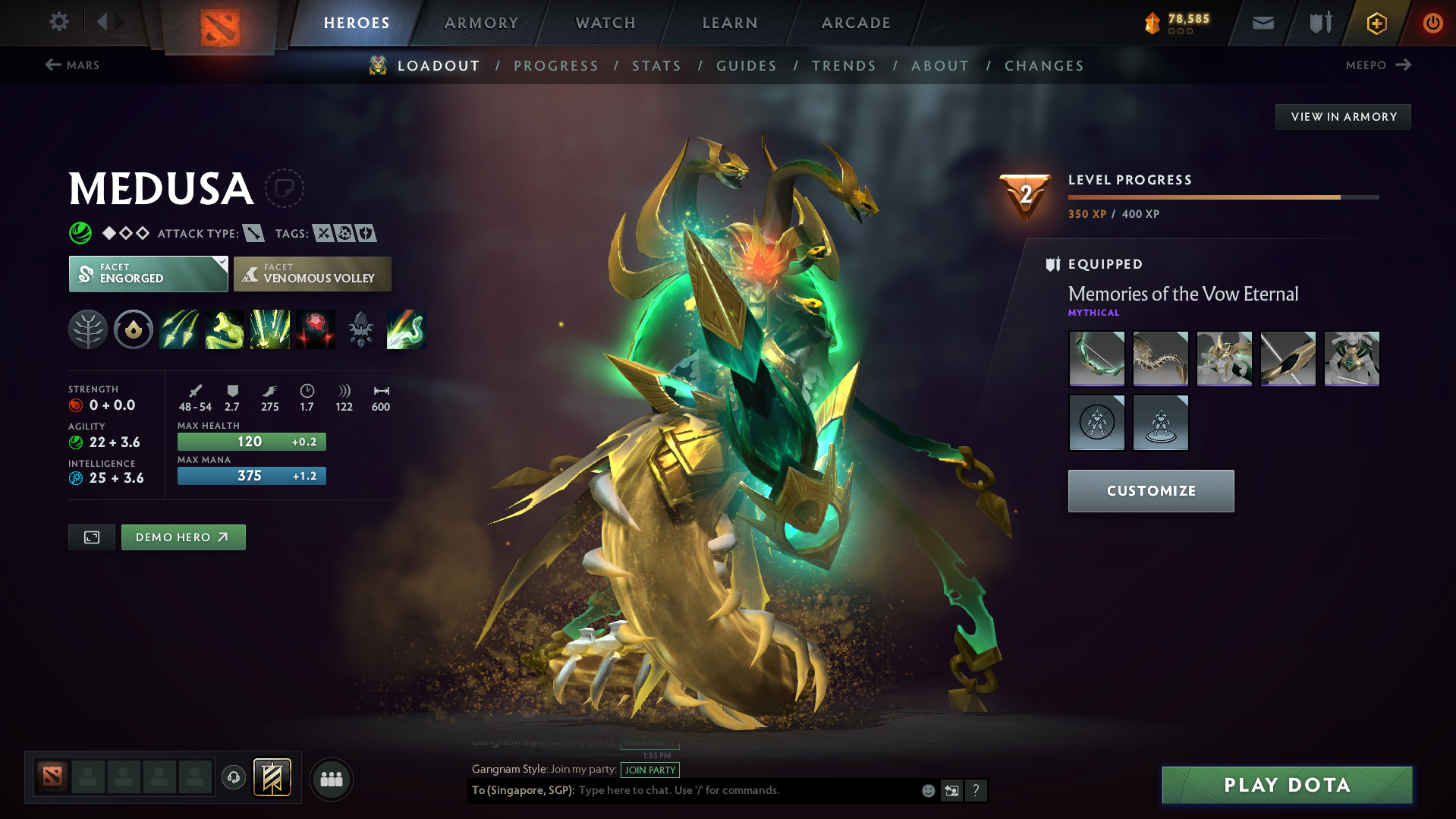This screenshot has height=819, width=1456.
Task: Select the Venomous Volley facet
Action: (x=312, y=273)
